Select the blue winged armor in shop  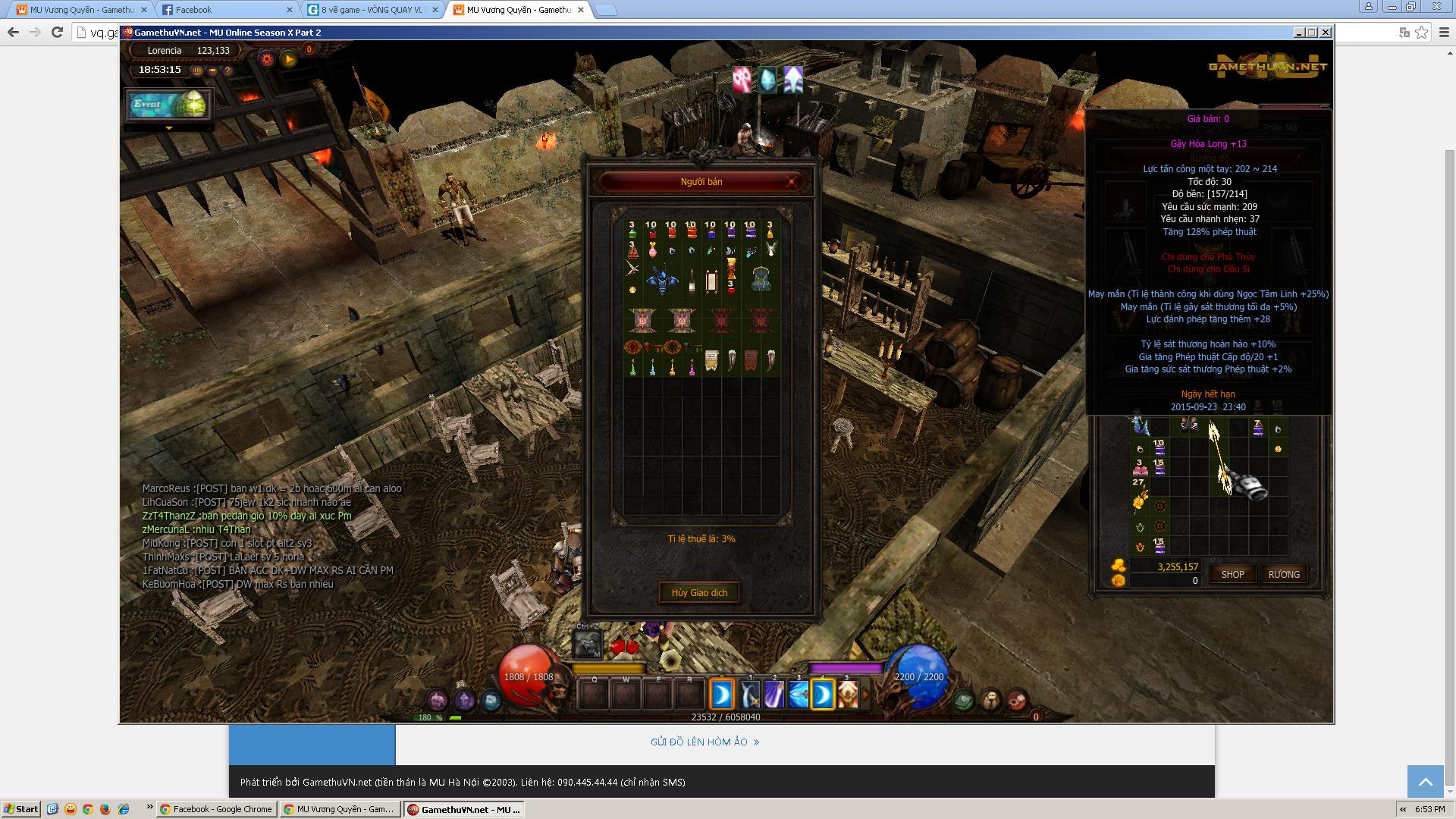click(661, 279)
